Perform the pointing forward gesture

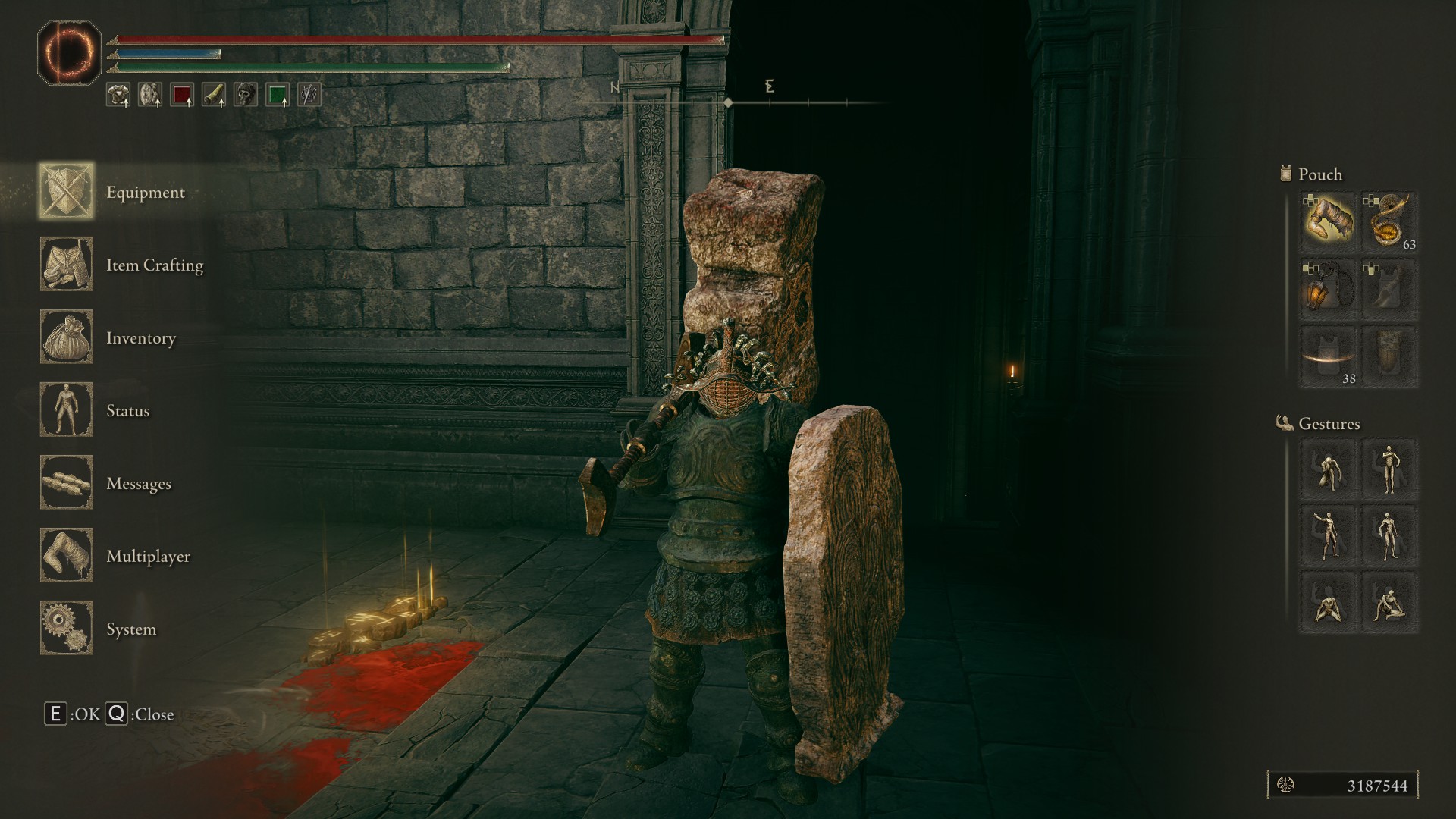[1329, 535]
